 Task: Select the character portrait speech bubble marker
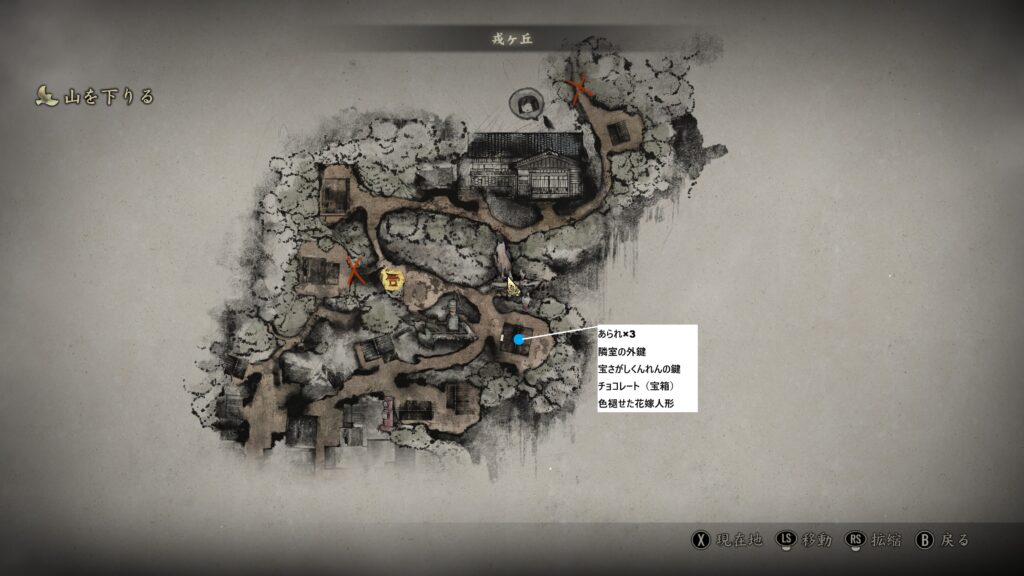tap(526, 103)
